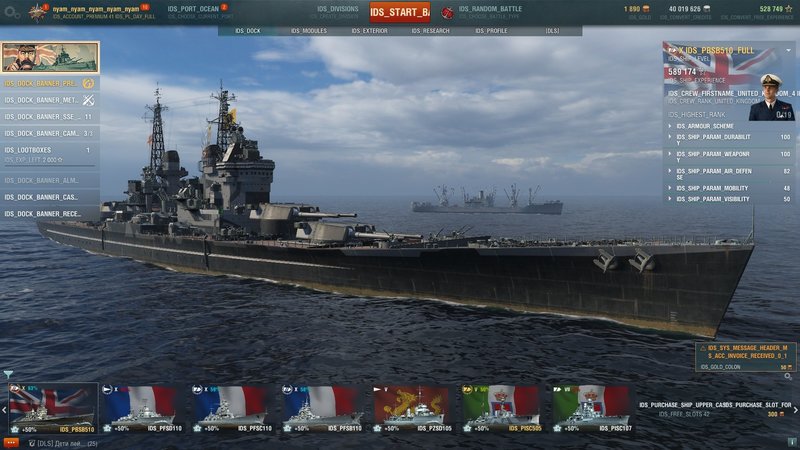Select the IDS_PROFILE tab
Viewport: 800px width, 450px height.
pyautogui.click(x=491, y=31)
